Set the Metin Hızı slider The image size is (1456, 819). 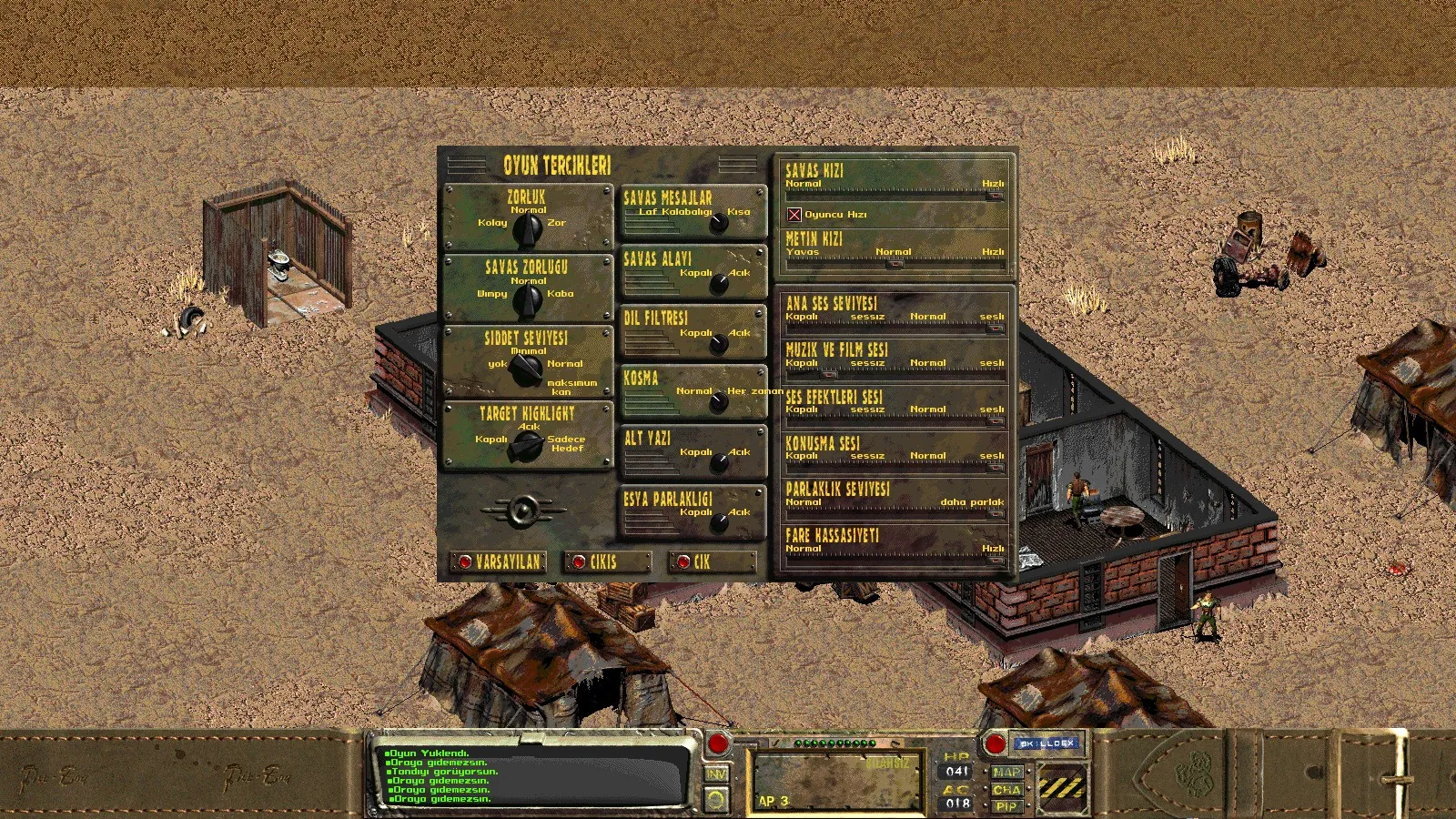click(895, 264)
